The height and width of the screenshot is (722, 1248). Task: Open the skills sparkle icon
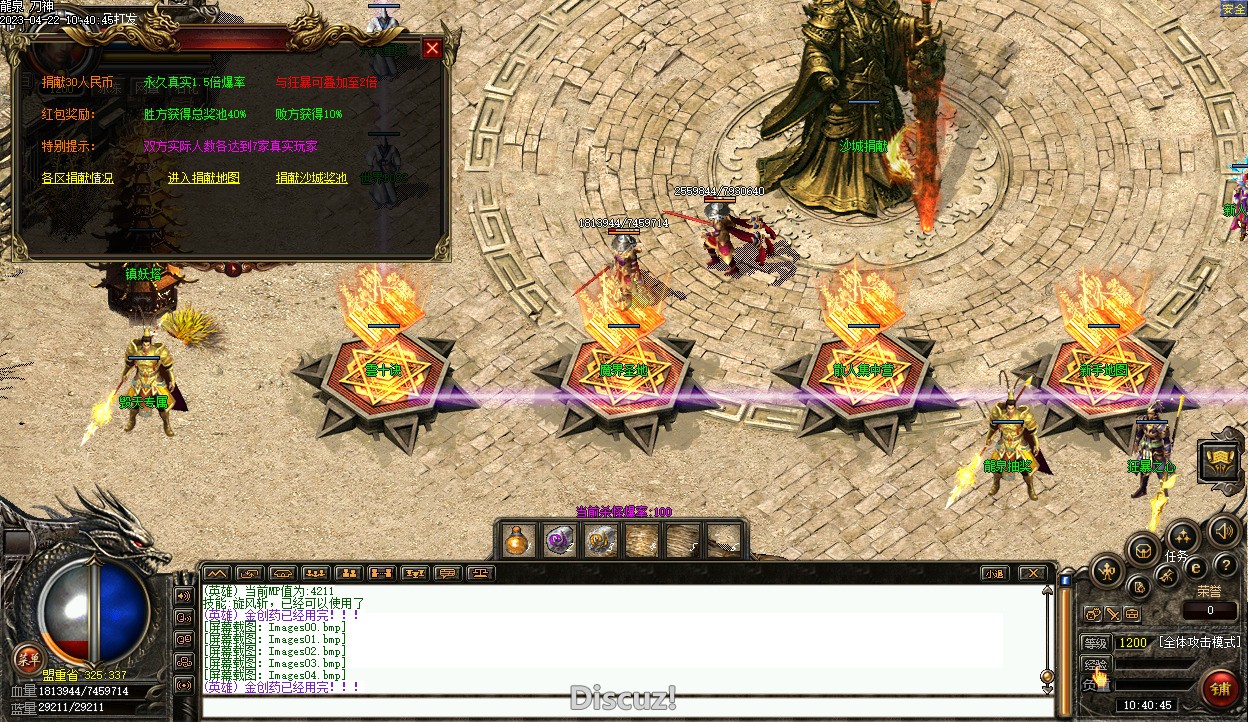point(1183,536)
